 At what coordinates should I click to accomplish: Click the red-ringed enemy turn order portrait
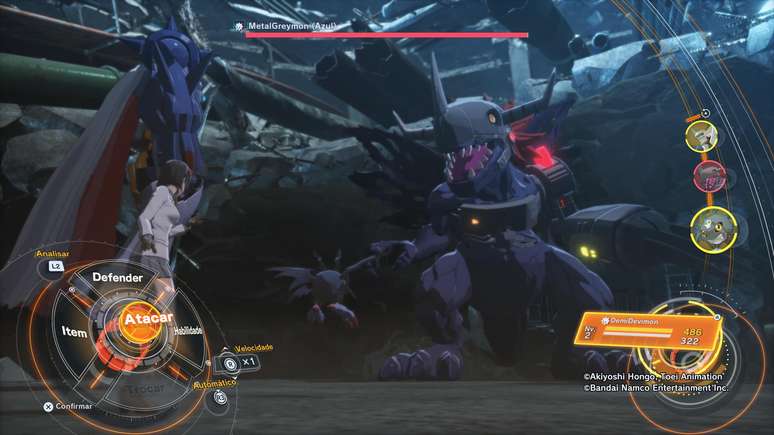click(x=709, y=176)
